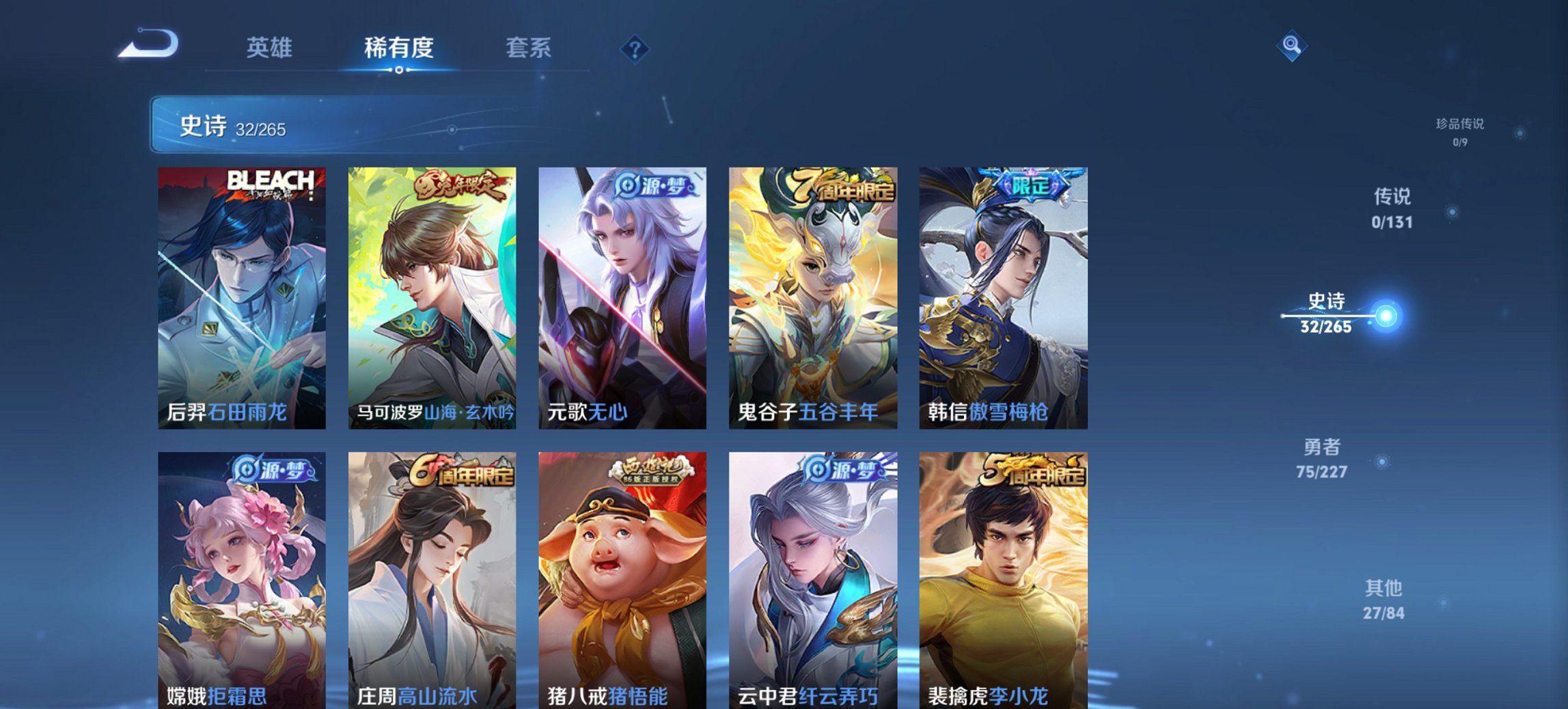Open search with the magnifier icon

pos(1290,46)
